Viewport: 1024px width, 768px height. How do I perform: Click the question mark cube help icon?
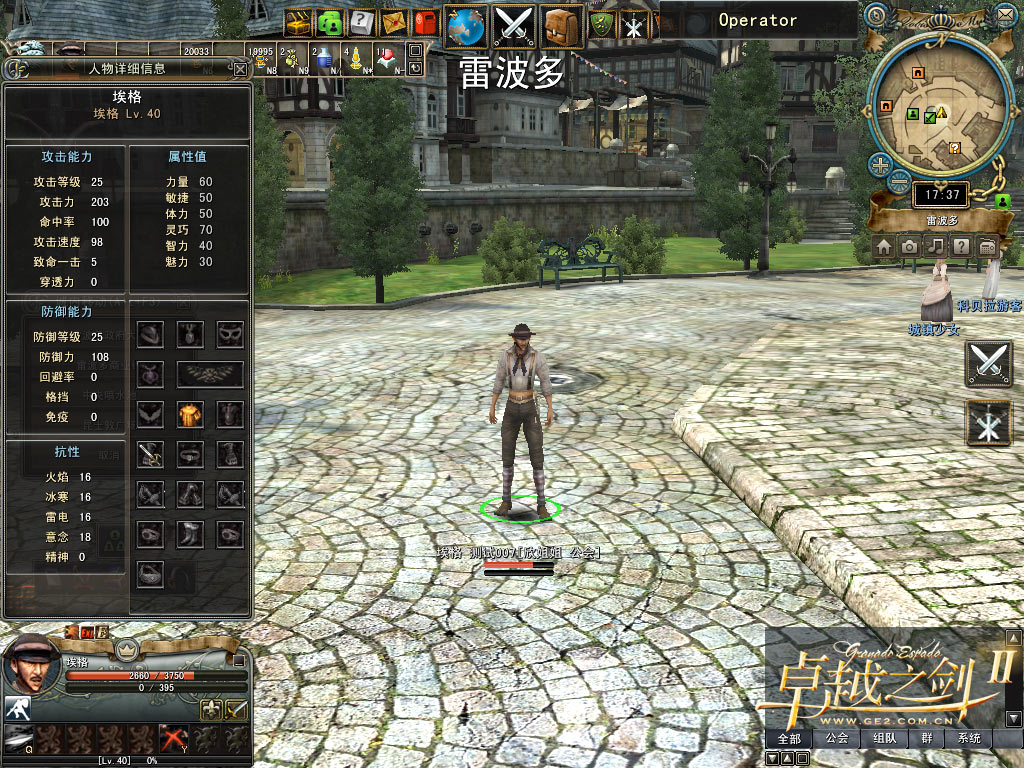[x=362, y=23]
